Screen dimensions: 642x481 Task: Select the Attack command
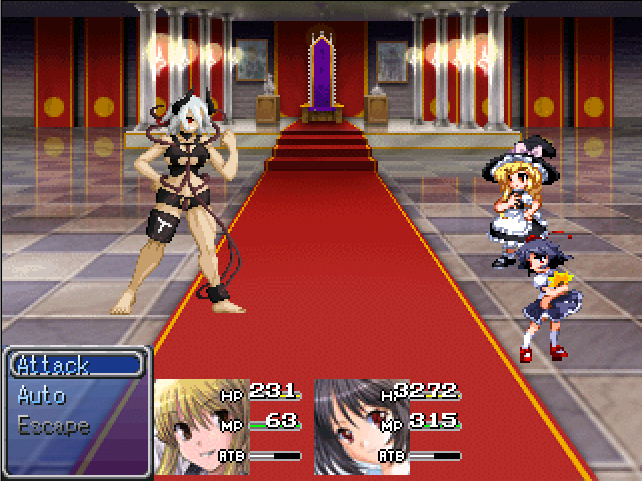pyautogui.click(x=54, y=365)
